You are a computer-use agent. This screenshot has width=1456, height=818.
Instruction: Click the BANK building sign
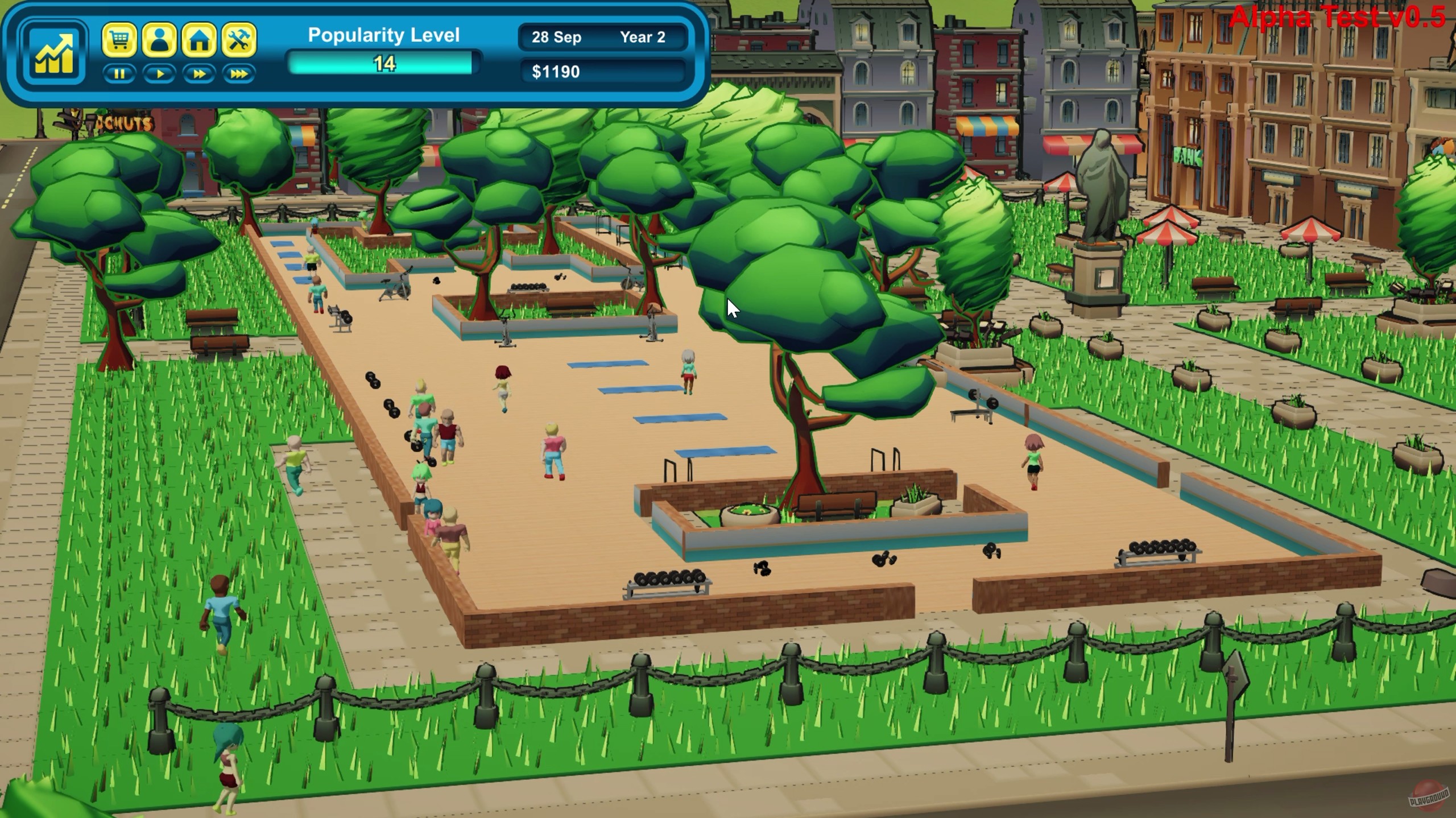click(x=1189, y=155)
